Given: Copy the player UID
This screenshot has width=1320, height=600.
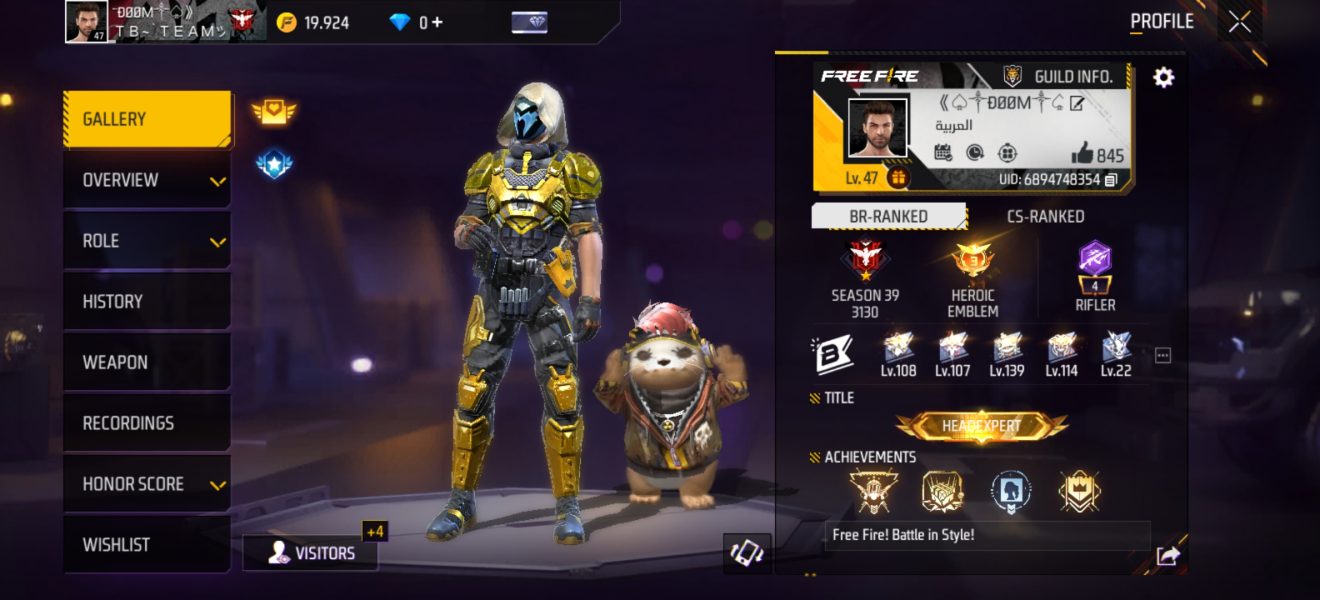Looking at the screenshot, I should (x=1111, y=180).
